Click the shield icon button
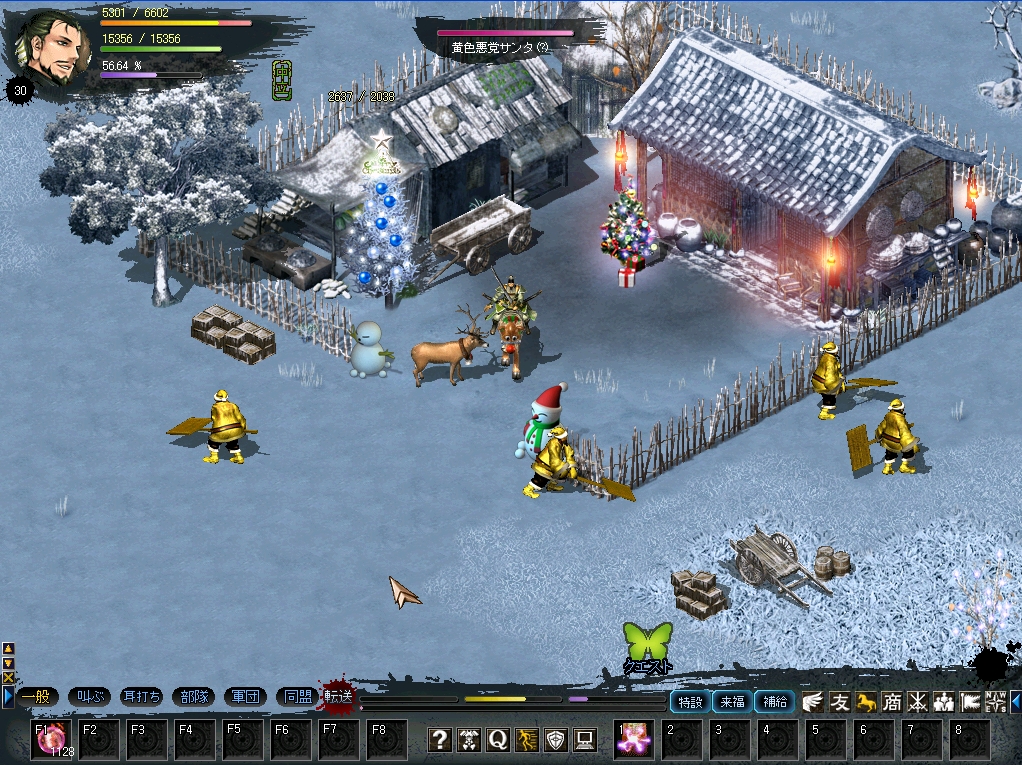The height and width of the screenshot is (765, 1022). coord(556,740)
